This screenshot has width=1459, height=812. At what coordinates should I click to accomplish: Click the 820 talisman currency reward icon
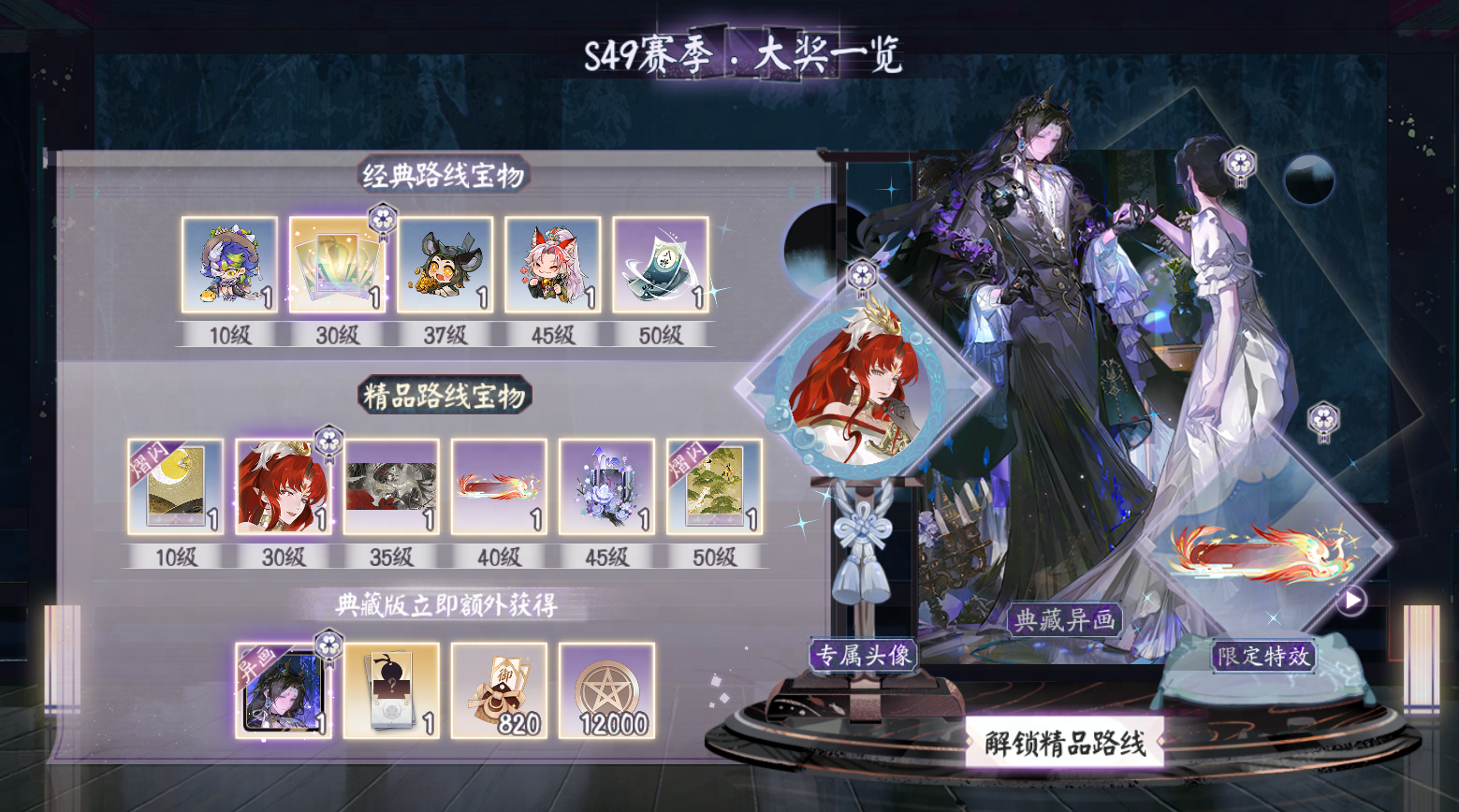[499, 690]
